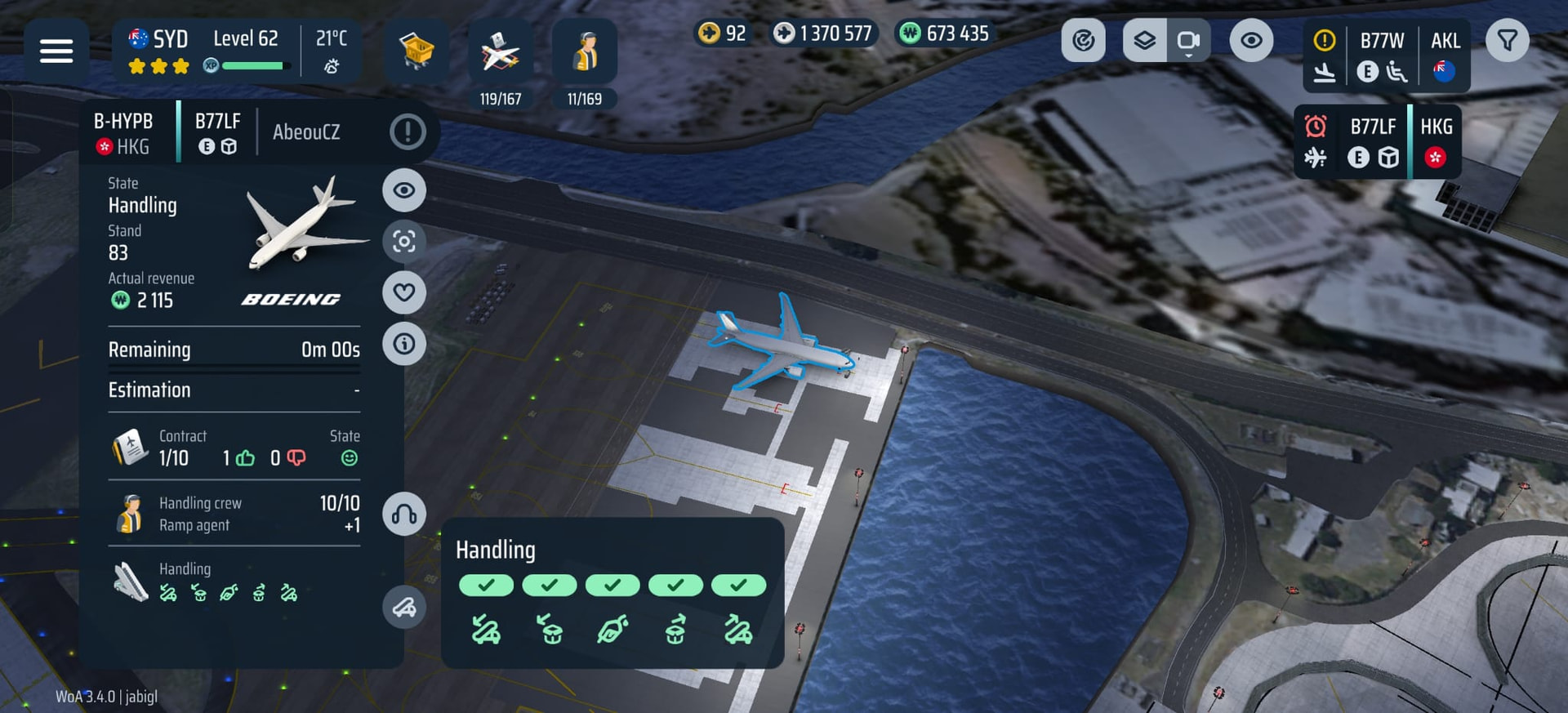Open the hamburger main menu
Viewport: 1568px width, 713px height.
tap(56, 51)
